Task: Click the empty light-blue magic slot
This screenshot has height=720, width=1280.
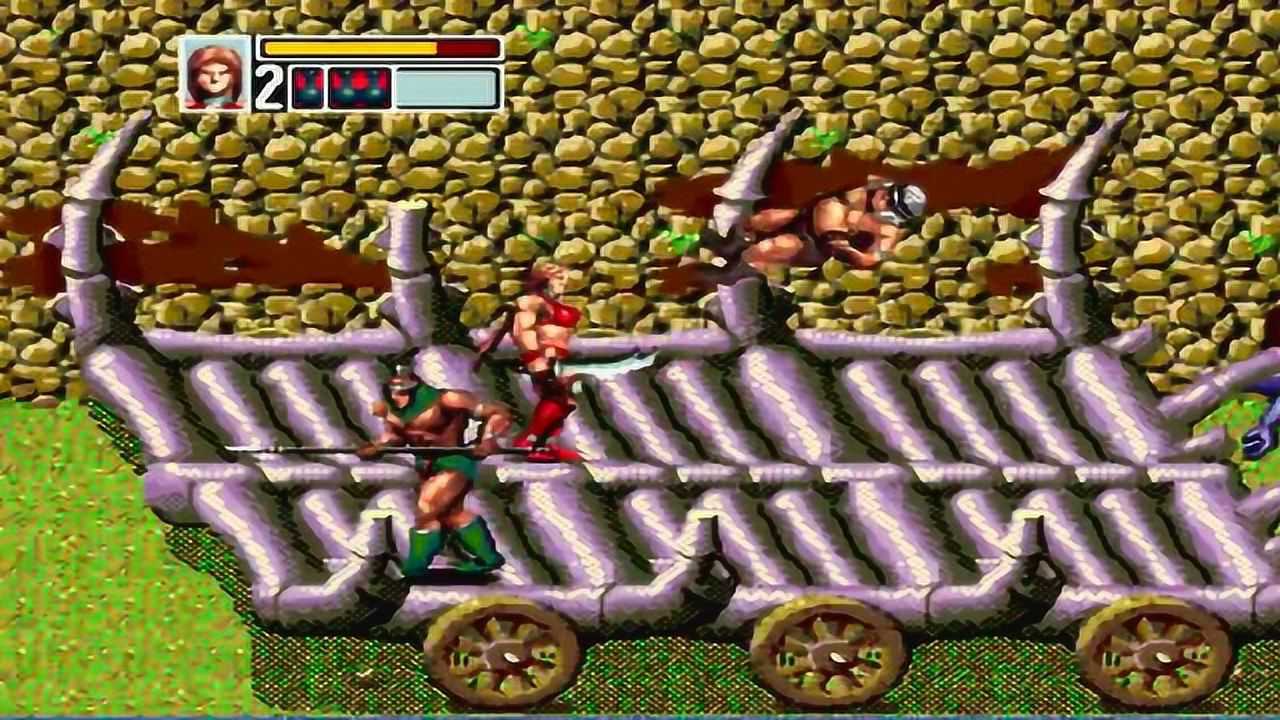Action: click(446, 88)
